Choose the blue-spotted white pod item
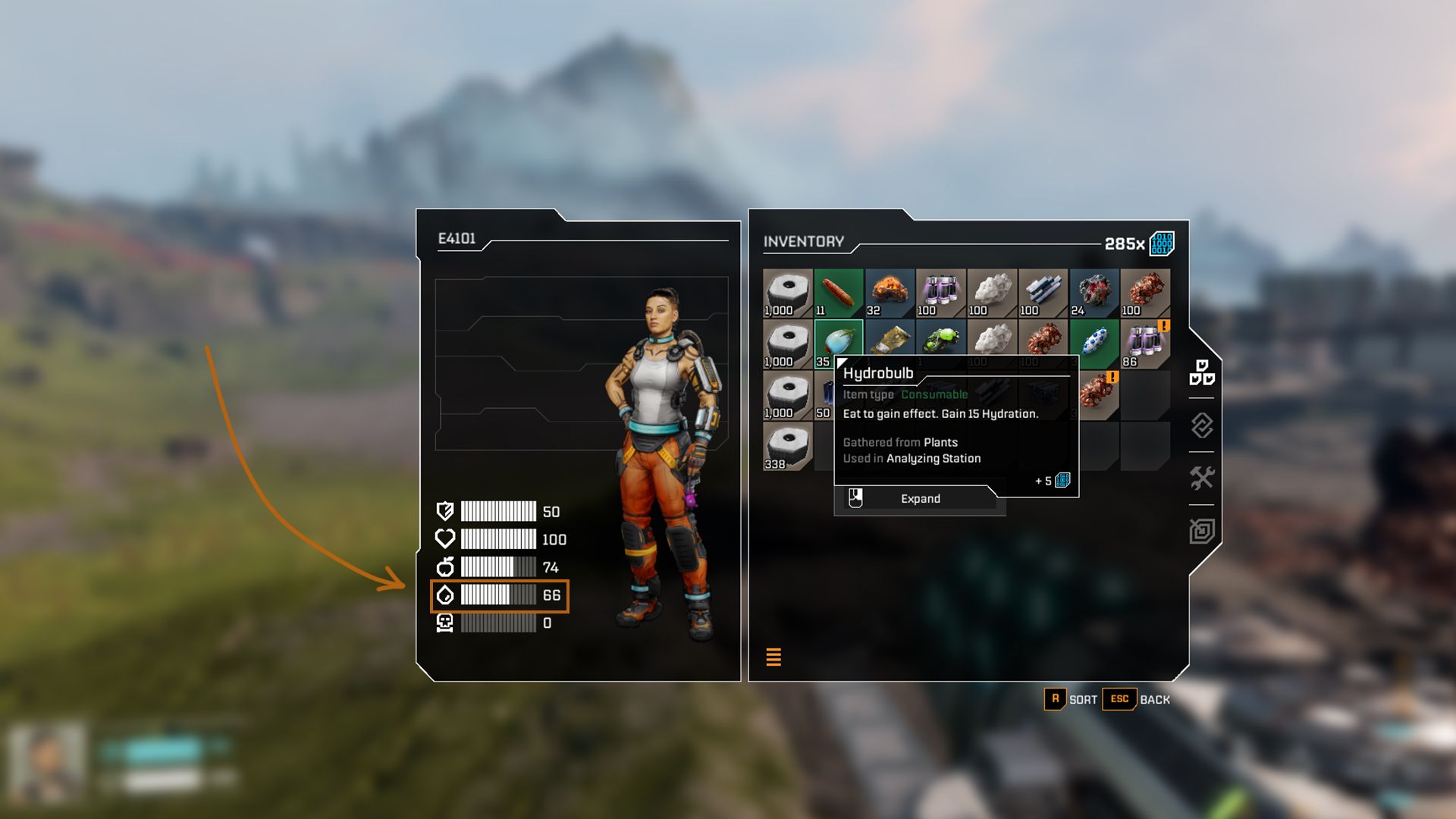This screenshot has height=819, width=1456. click(x=1094, y=344)
